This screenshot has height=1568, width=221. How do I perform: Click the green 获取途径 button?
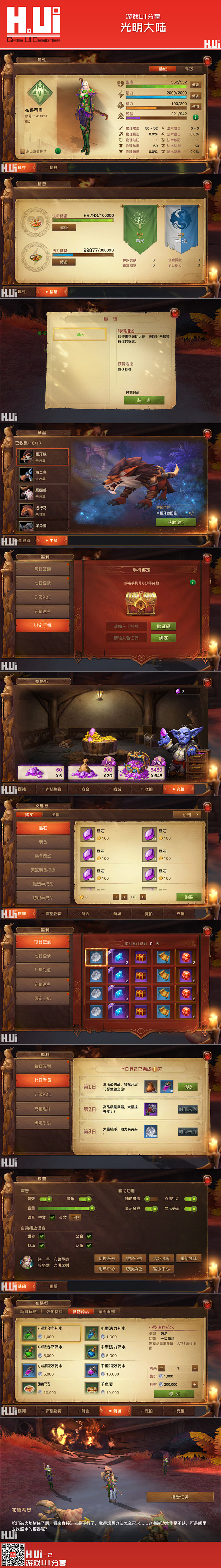pos(175,522)
